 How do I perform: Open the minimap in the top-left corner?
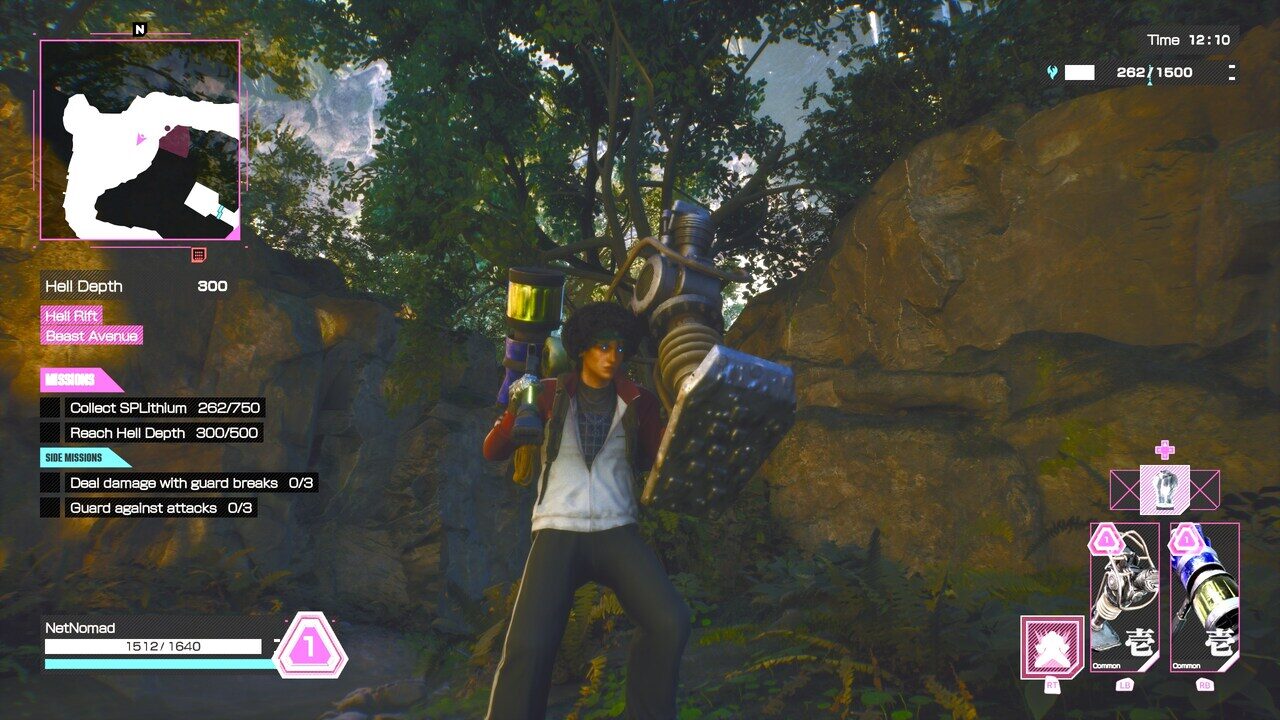coord(138,140)
